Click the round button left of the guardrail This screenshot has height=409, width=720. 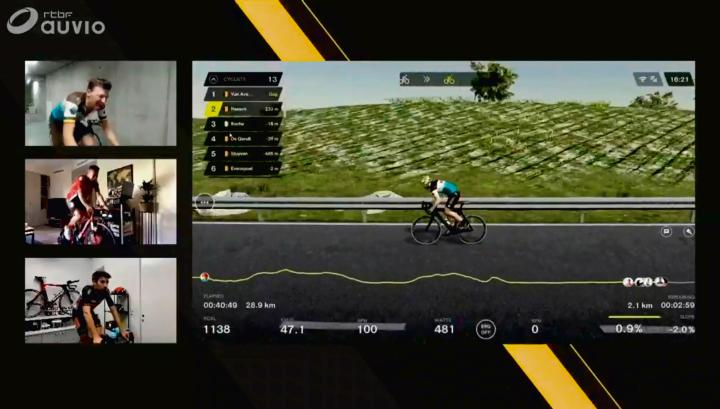tap(206, 201)
